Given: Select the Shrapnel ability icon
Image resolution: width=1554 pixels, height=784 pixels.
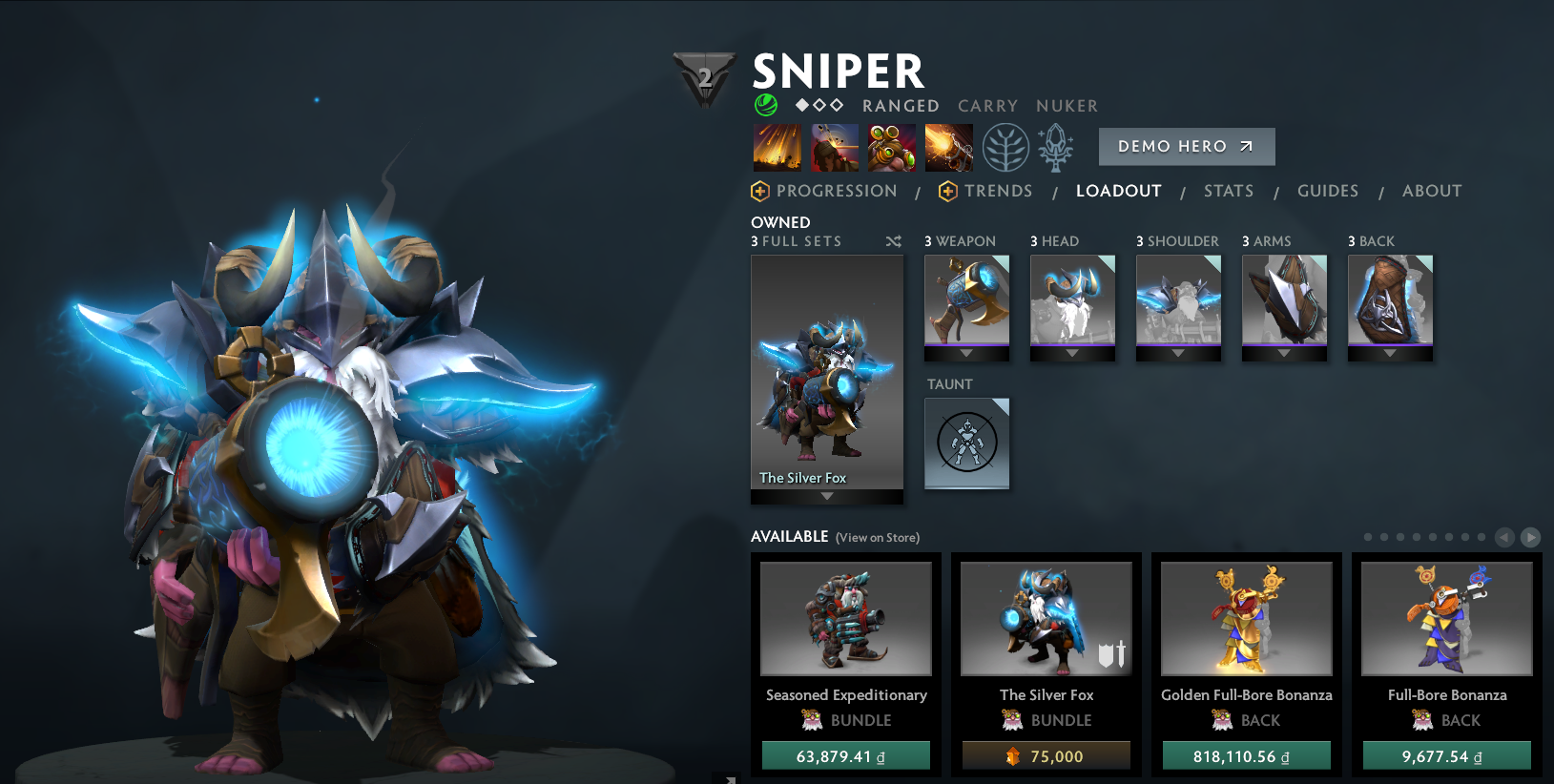Looking at the screenshot, I should pos(777,146).
